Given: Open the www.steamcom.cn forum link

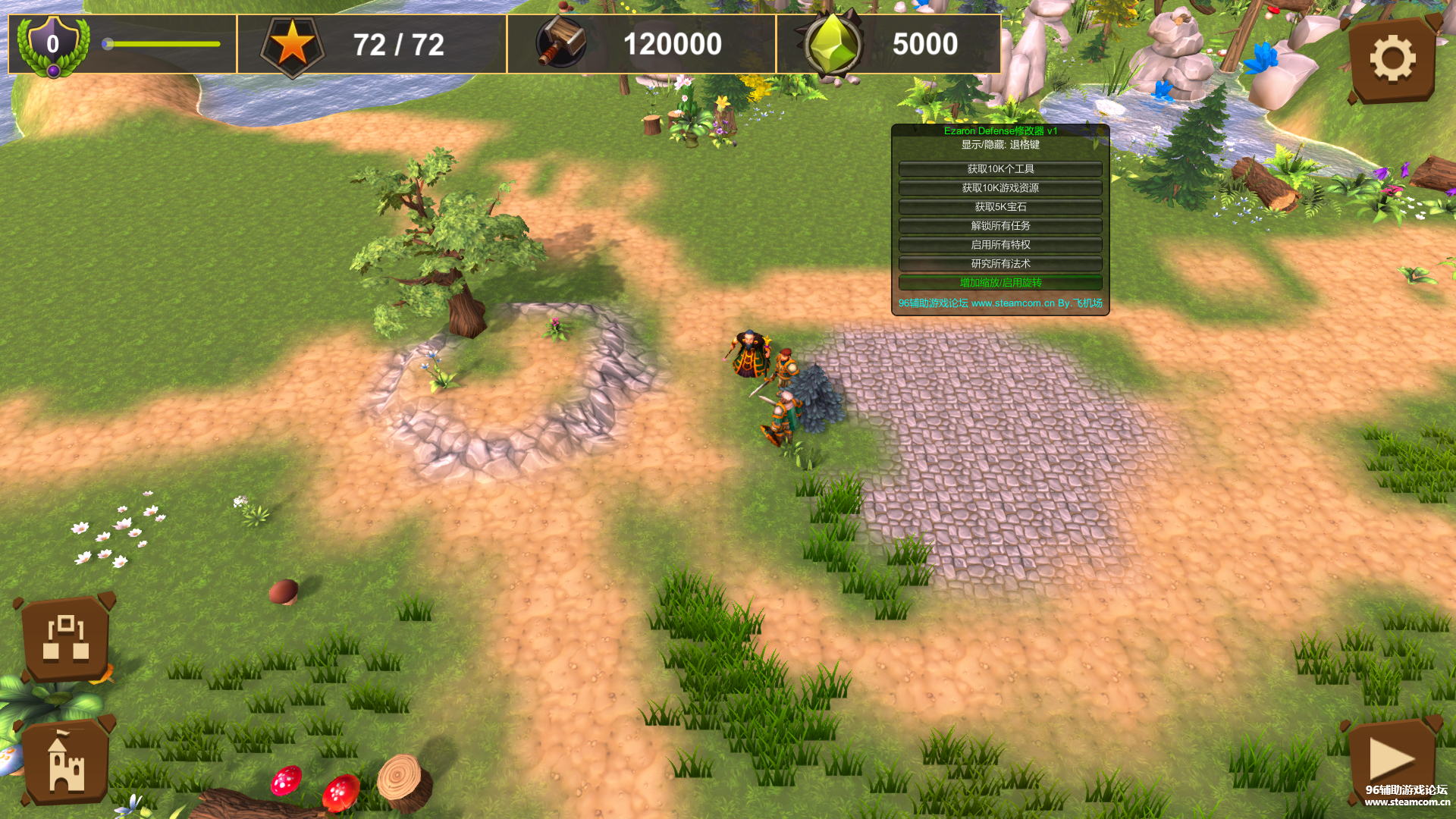Looking at the screenshot, I should coord(1012,303).
